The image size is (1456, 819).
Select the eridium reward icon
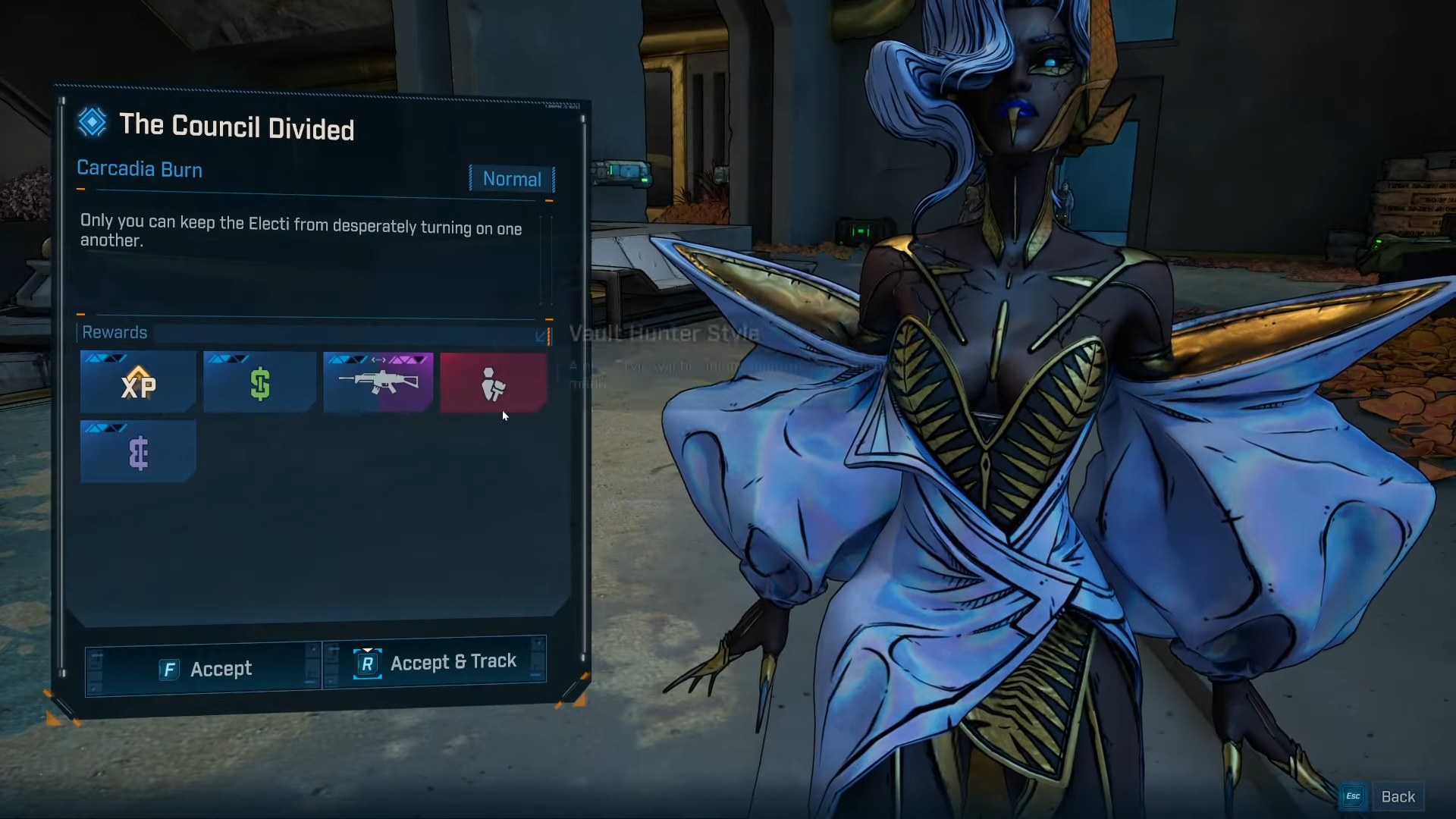pos(137,452)
